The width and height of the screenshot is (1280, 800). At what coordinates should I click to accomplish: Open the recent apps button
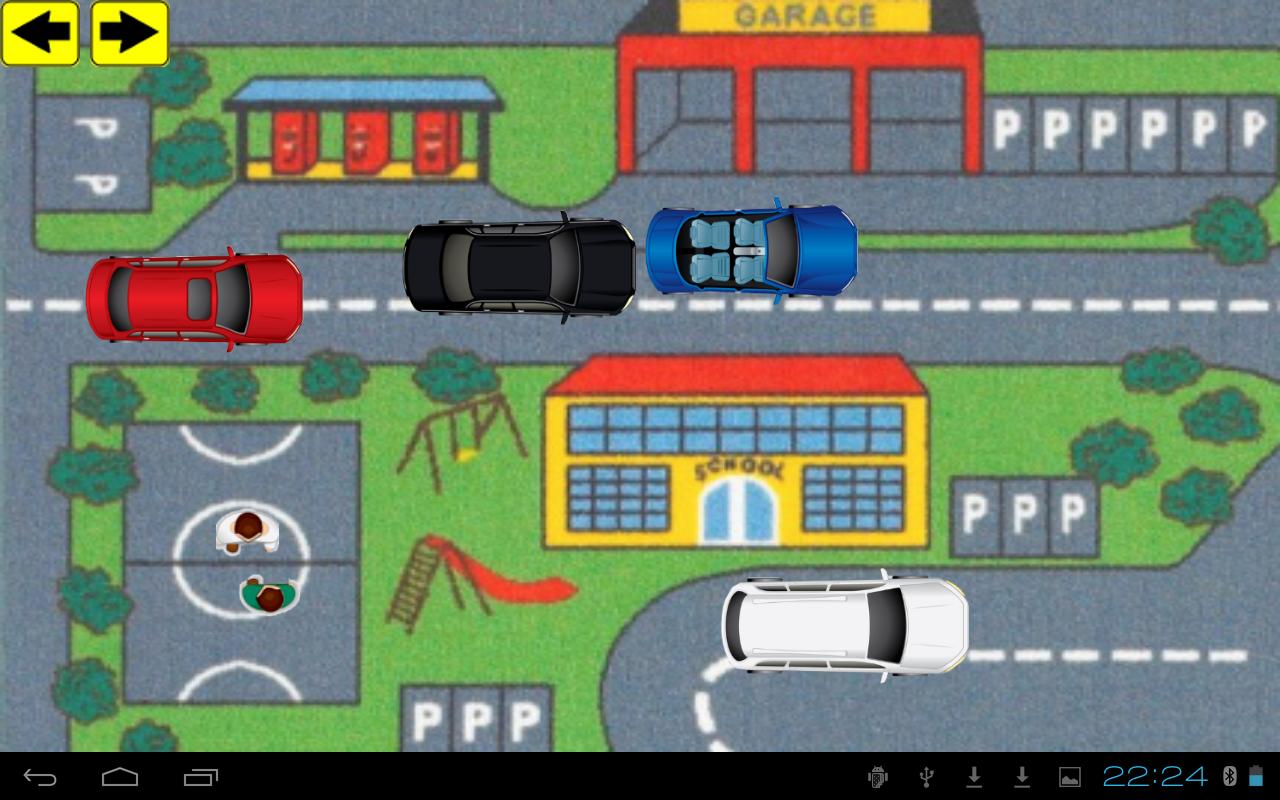click(x=200, y=777)
